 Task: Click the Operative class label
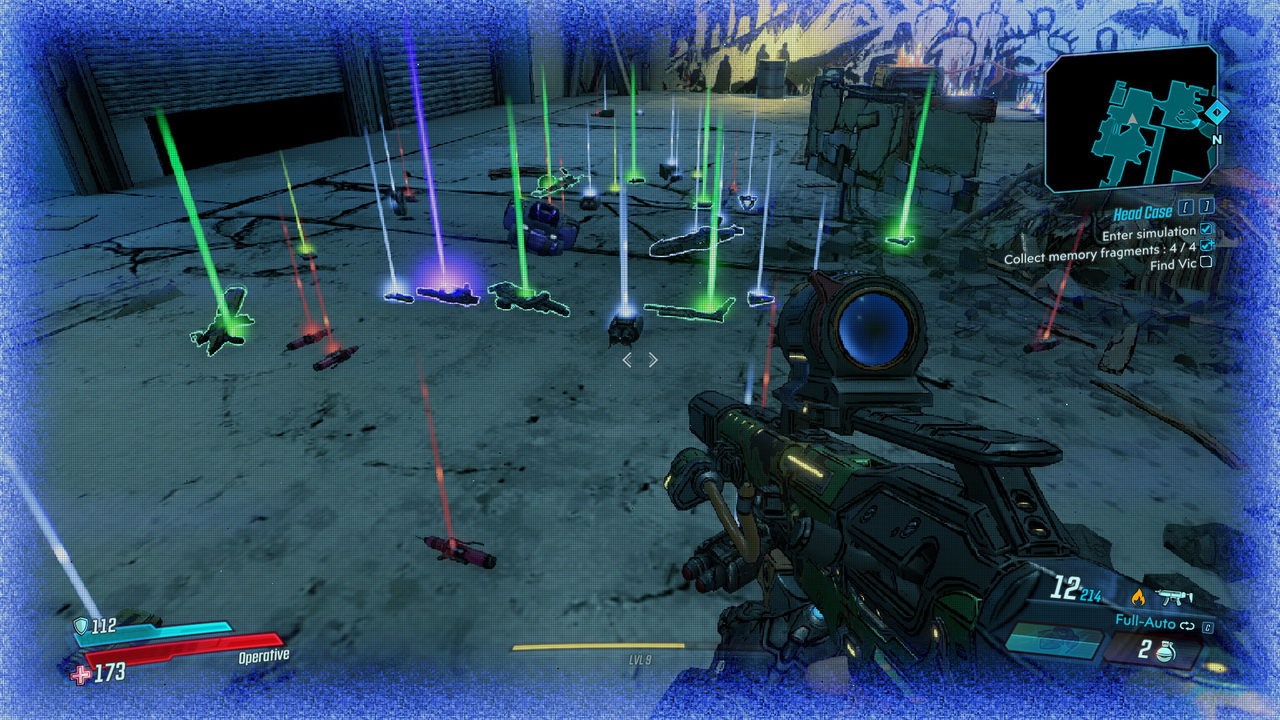[x=263, y=656]
